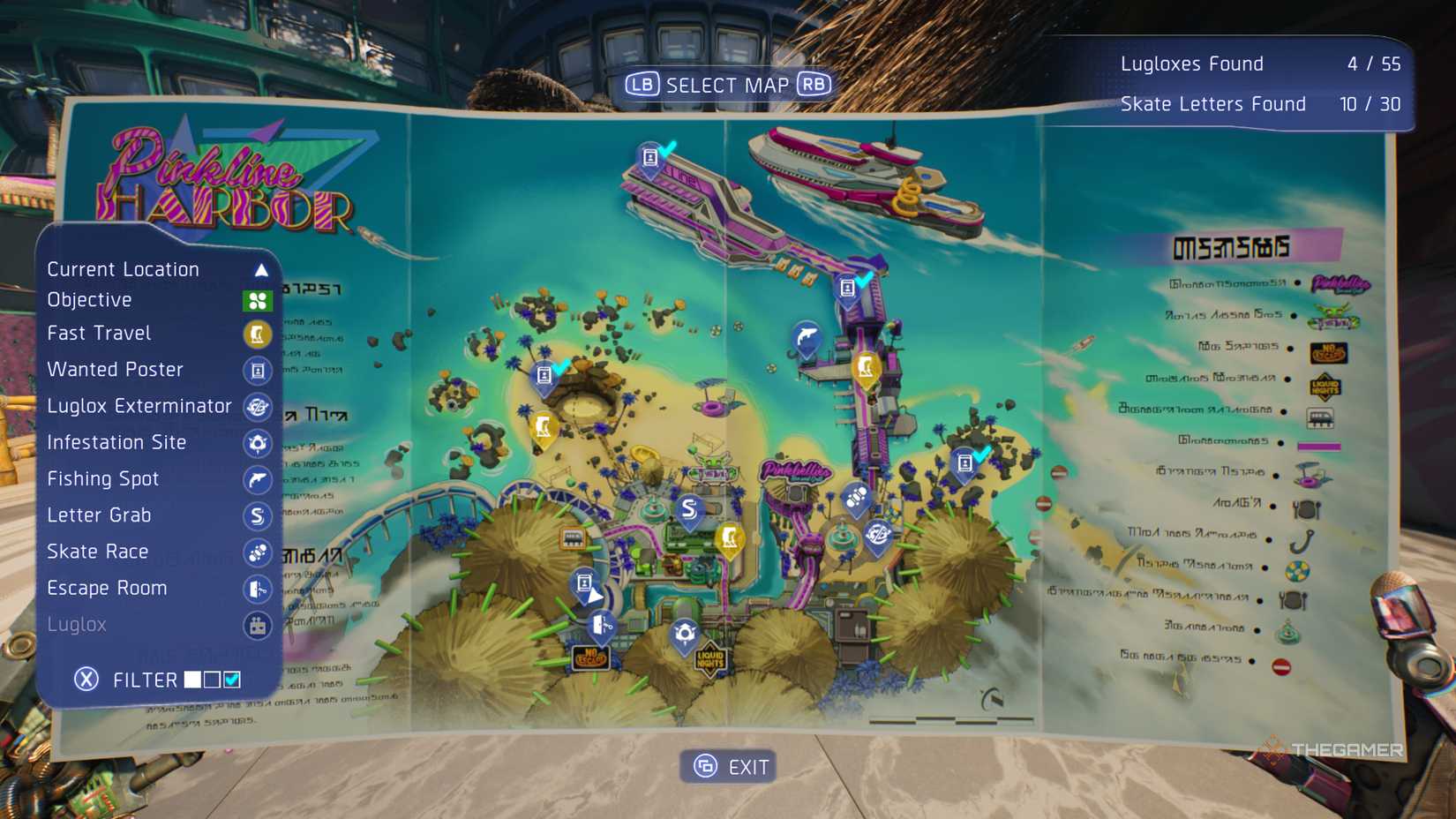Click the Letter Grab 'S' icon

click(257, 515)
